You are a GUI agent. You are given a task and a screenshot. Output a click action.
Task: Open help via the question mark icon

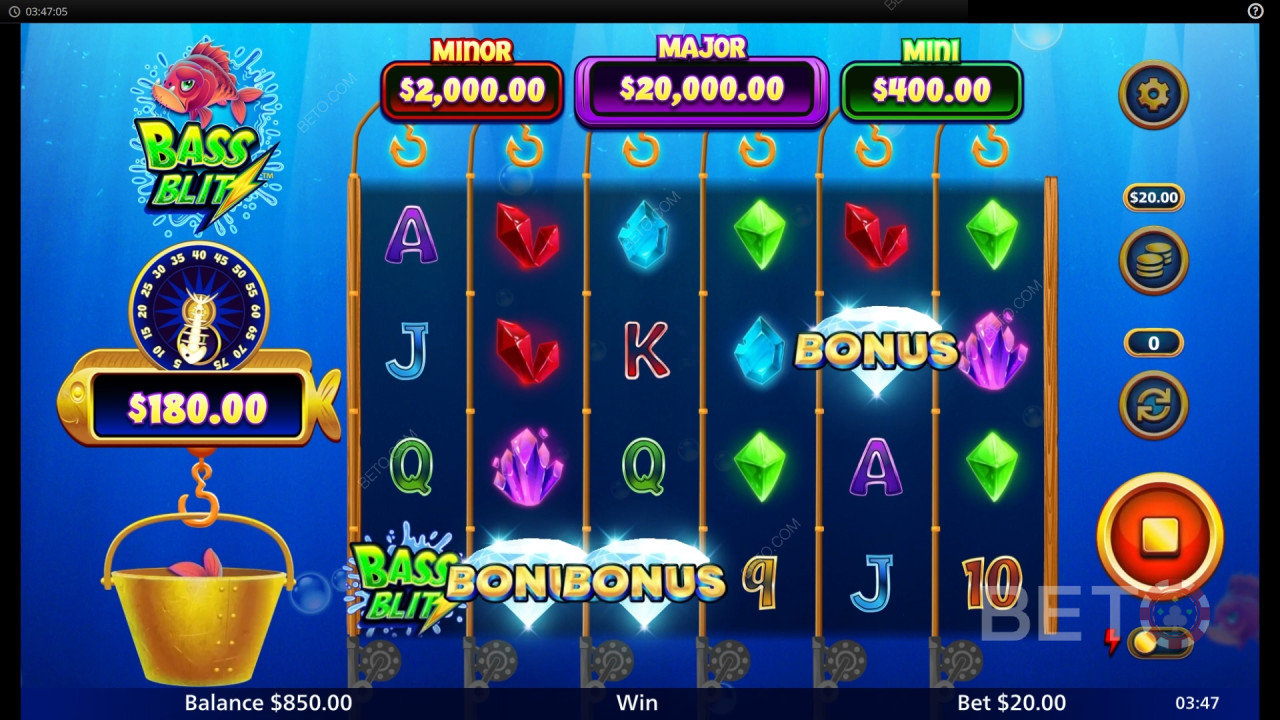pyautogui.click(x=1256, y=11)
